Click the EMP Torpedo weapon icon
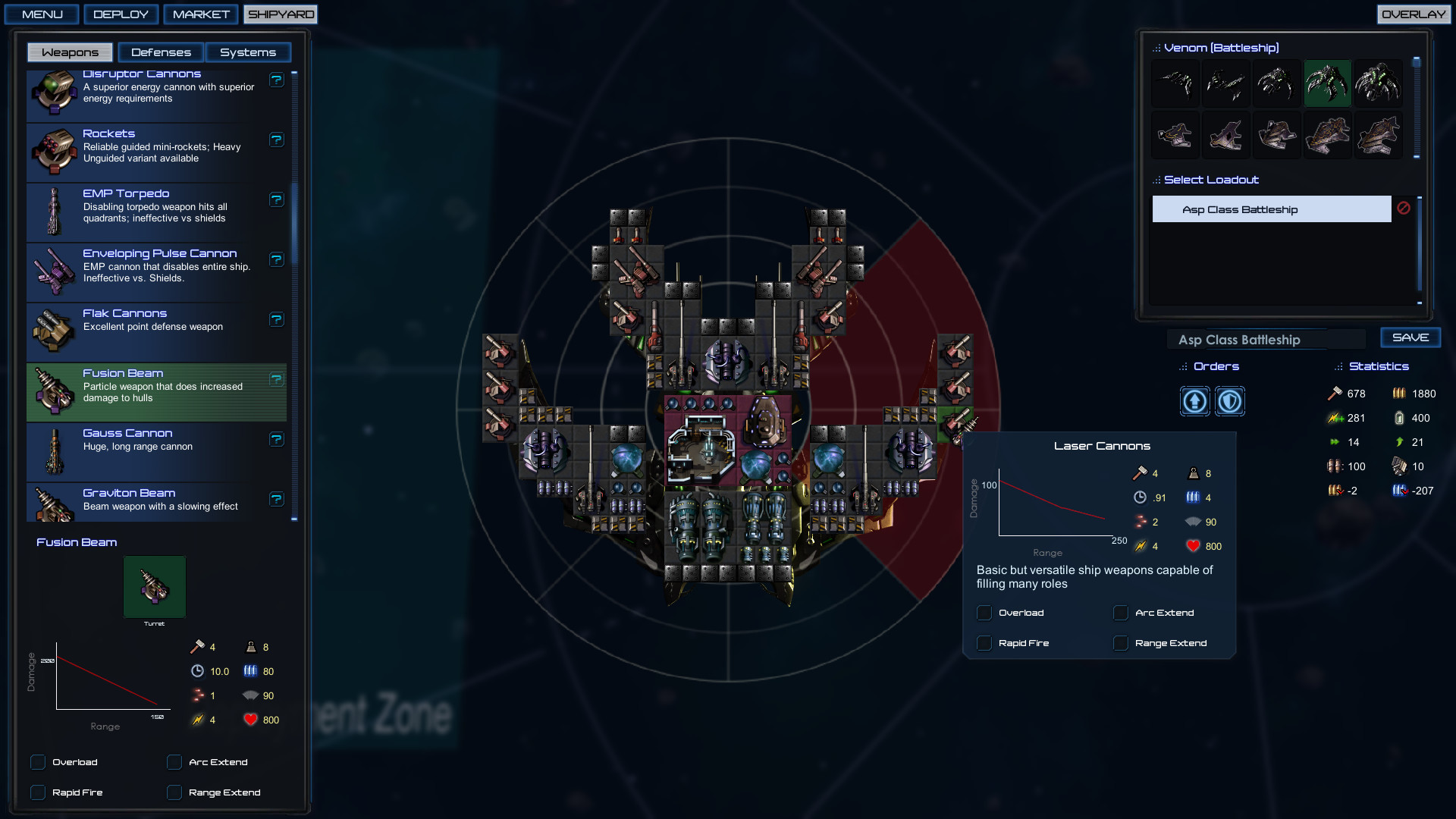Viewport: 1456px width, 819px height. 53,209
